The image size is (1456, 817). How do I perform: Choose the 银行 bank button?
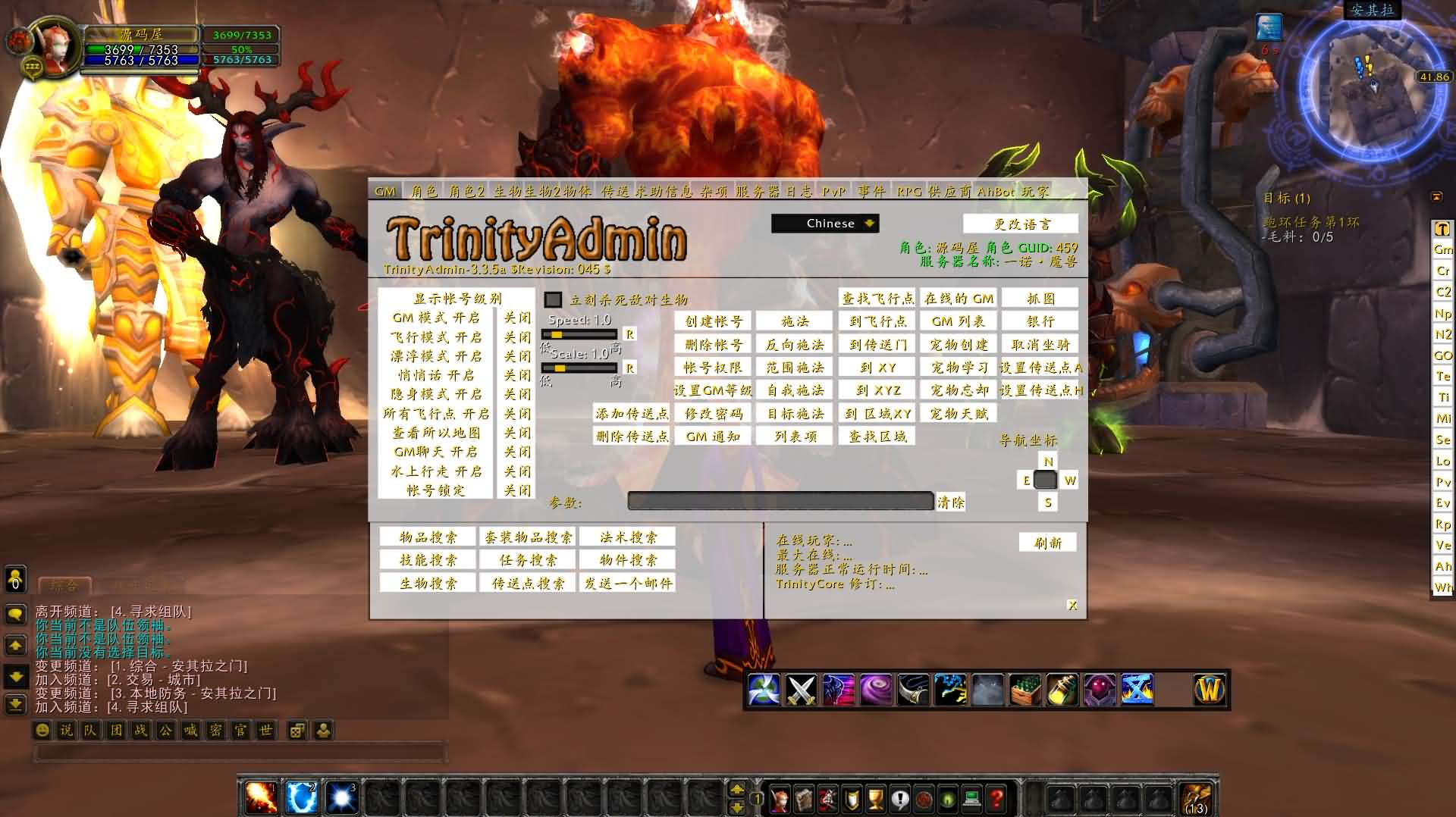(x=1040, y=321)
